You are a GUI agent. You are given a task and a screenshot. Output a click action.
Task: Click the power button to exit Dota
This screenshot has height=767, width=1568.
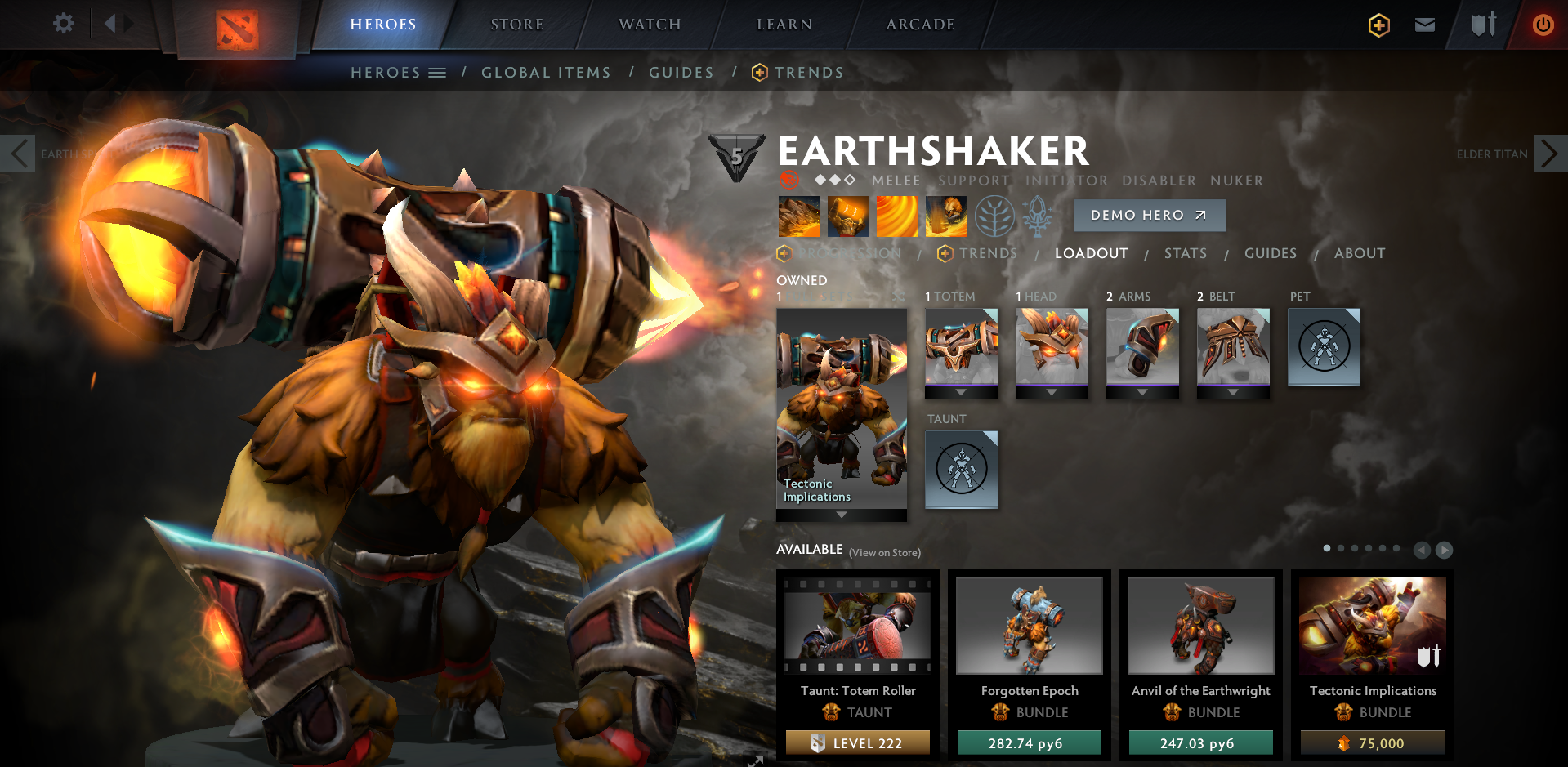pos(1543,25)
